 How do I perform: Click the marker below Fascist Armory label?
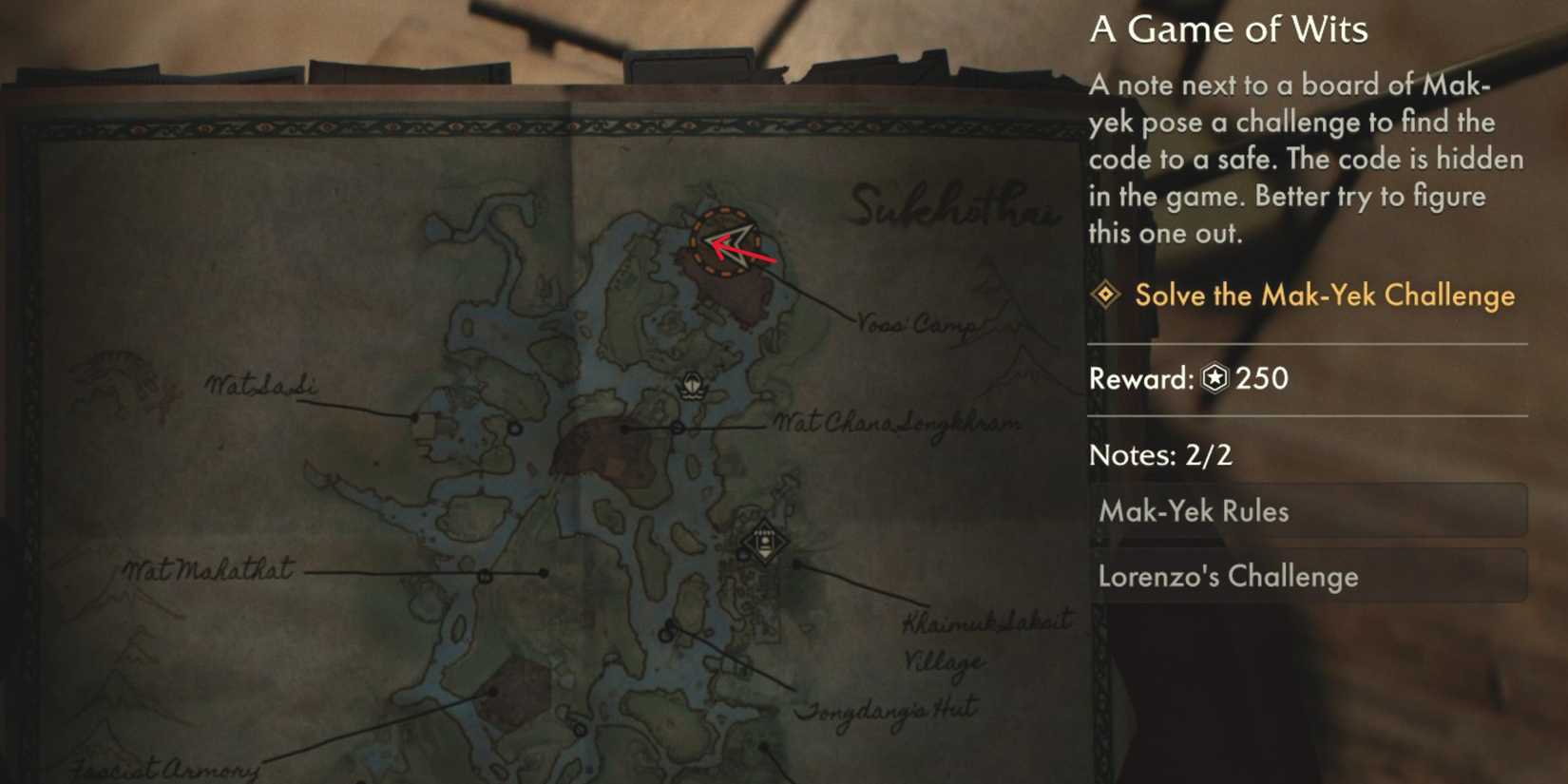(x=492, y=692)
